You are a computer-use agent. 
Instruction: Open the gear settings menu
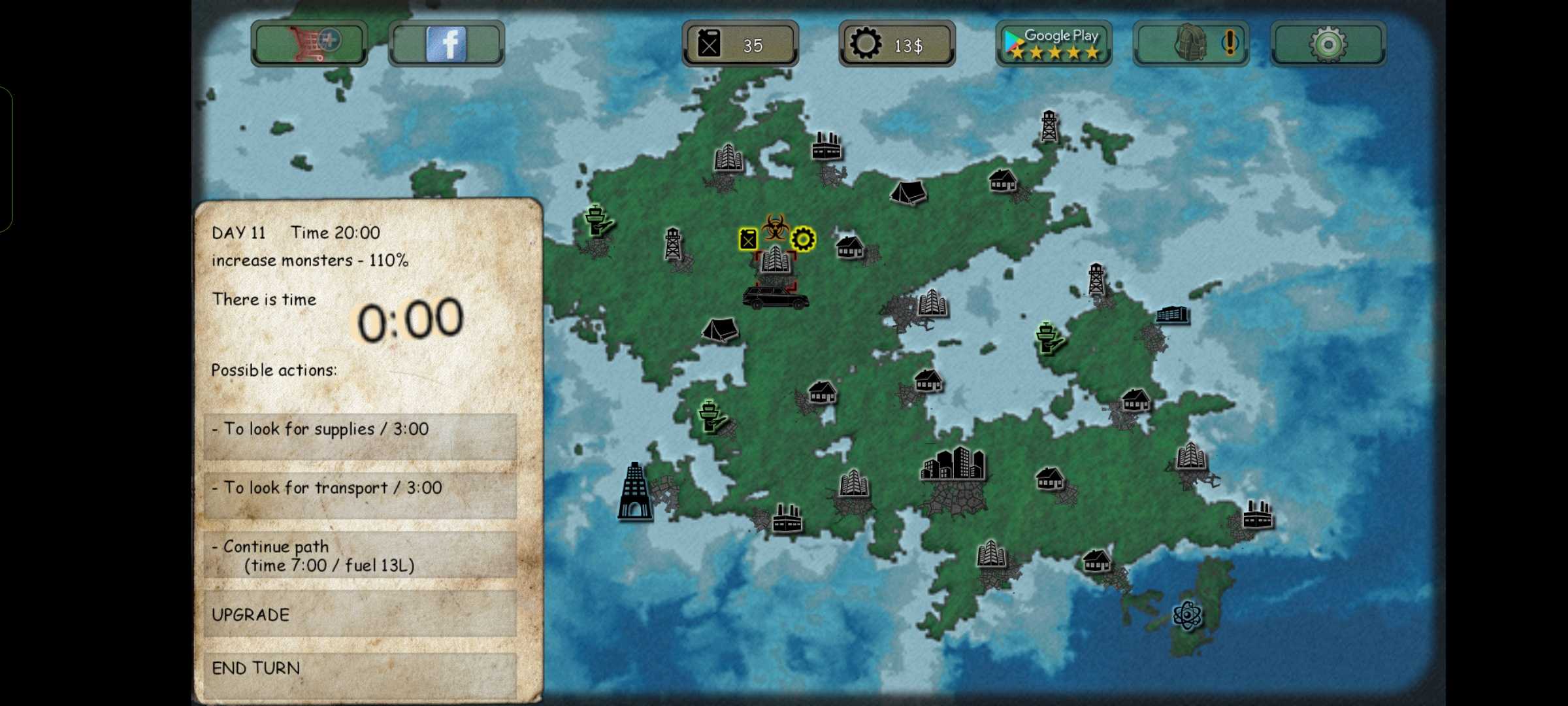click(1328, 43)
